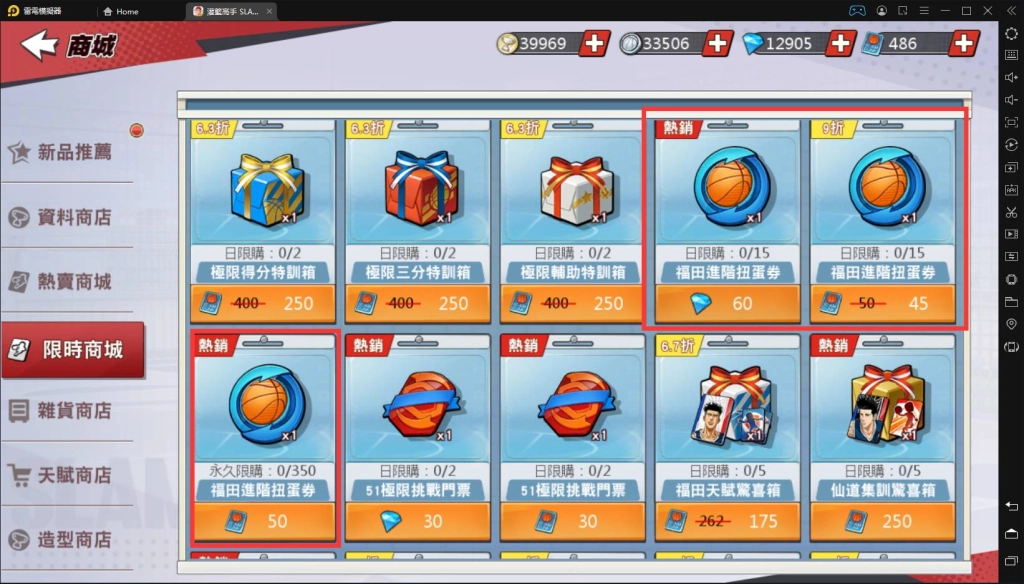Go back using the 商城 arrow

tap(40, 45)
